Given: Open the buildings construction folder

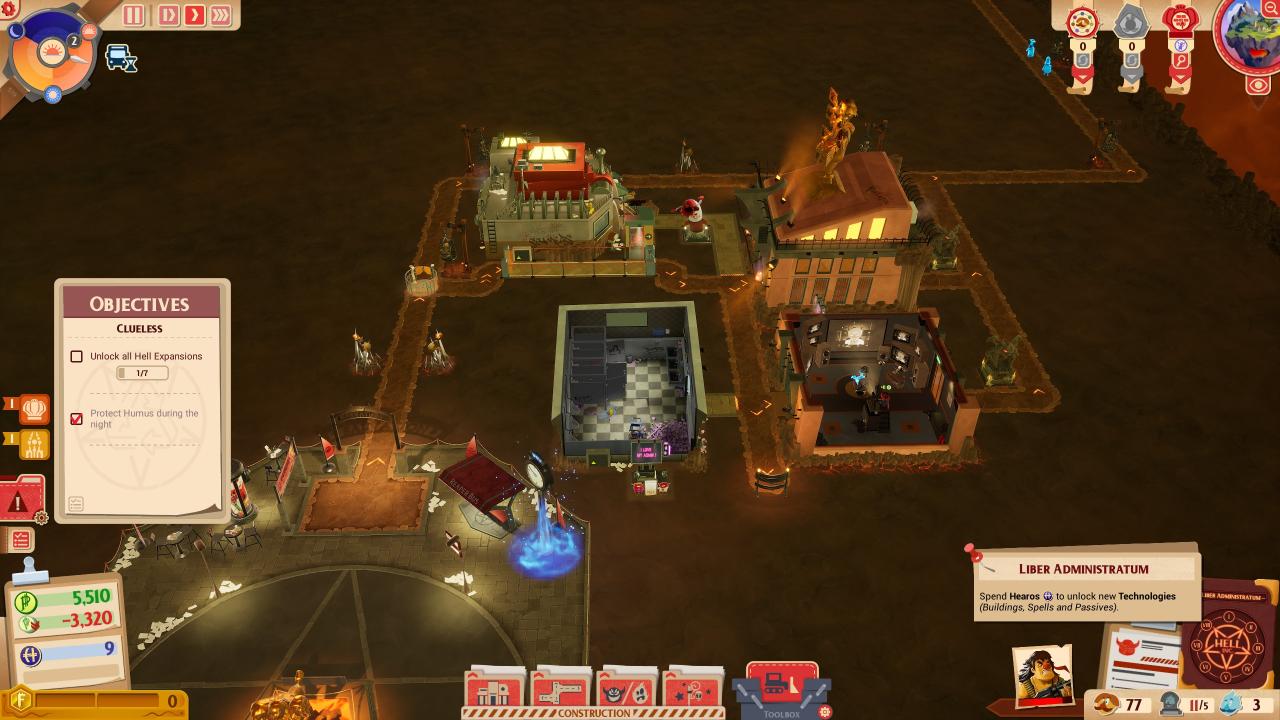Looking at the screenshot, I should pyautogui.click(x=494, y=690).
